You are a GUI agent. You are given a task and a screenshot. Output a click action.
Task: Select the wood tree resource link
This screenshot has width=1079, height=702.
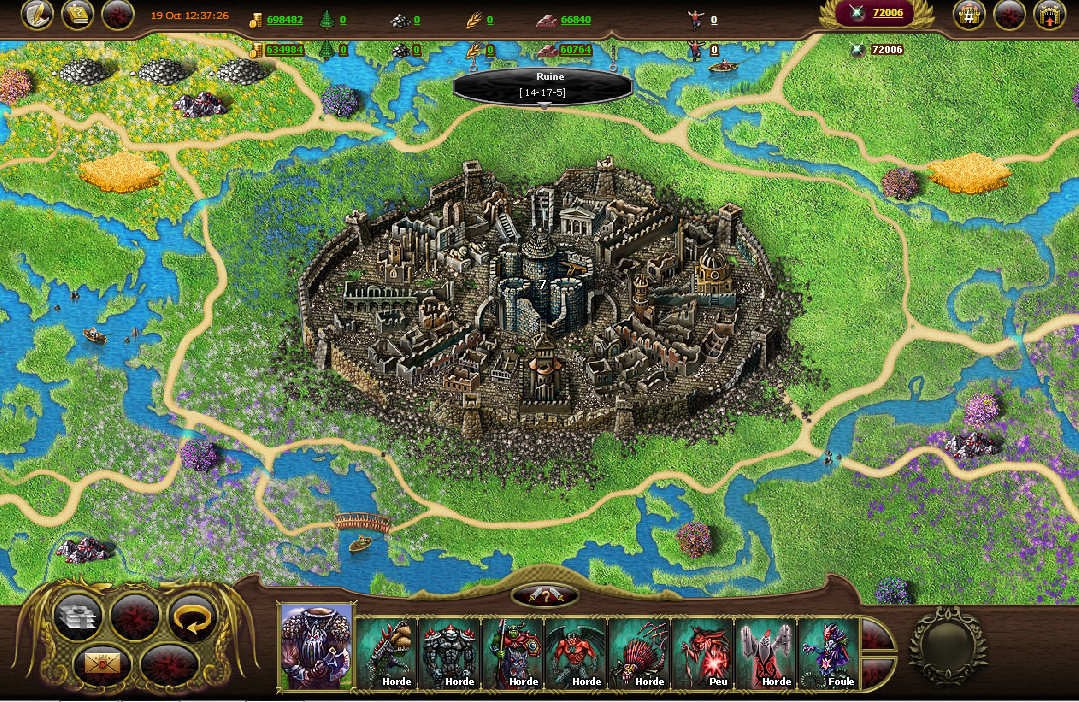[342, 20]
